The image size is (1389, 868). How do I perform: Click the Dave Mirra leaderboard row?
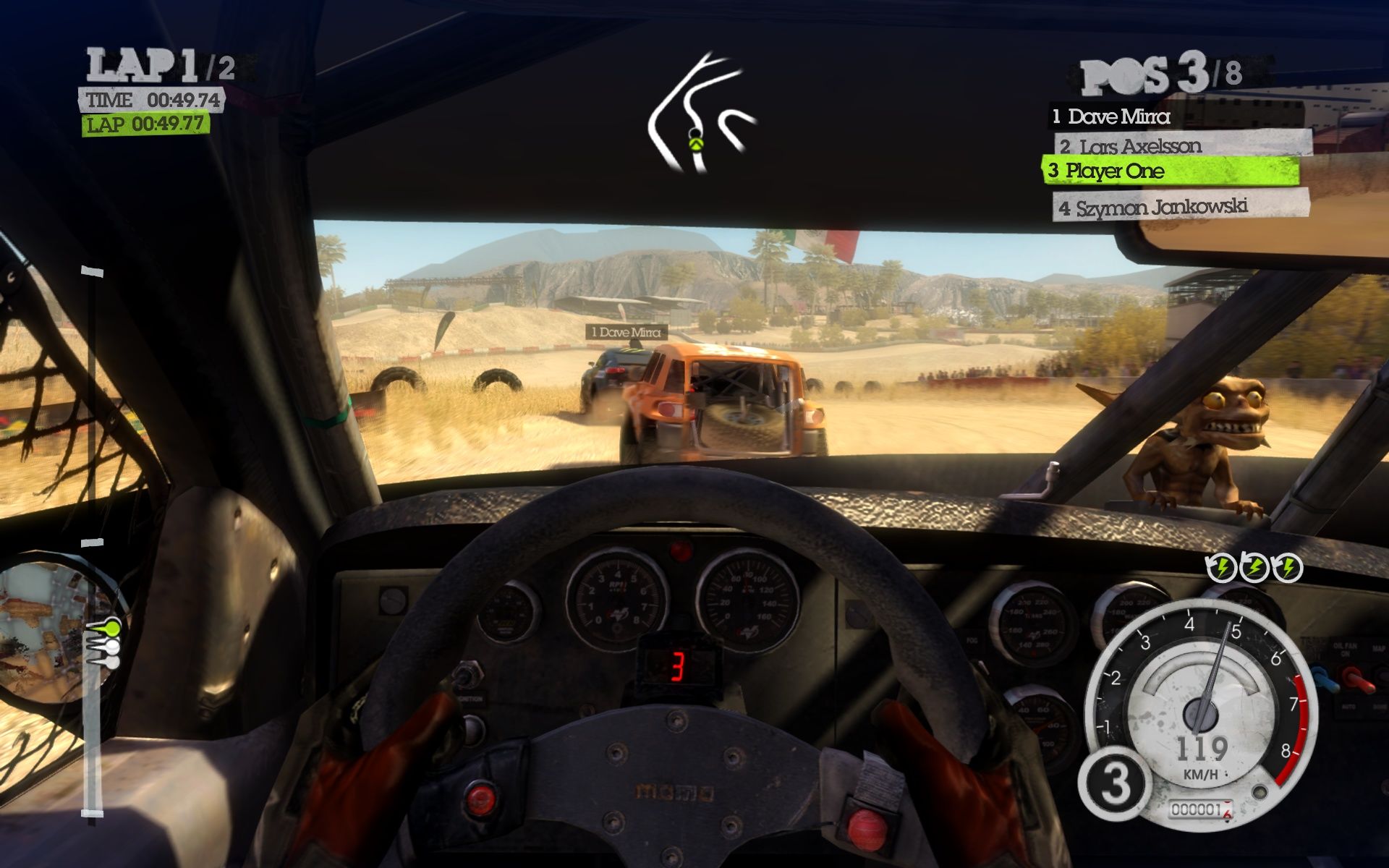coord(1118,116)
